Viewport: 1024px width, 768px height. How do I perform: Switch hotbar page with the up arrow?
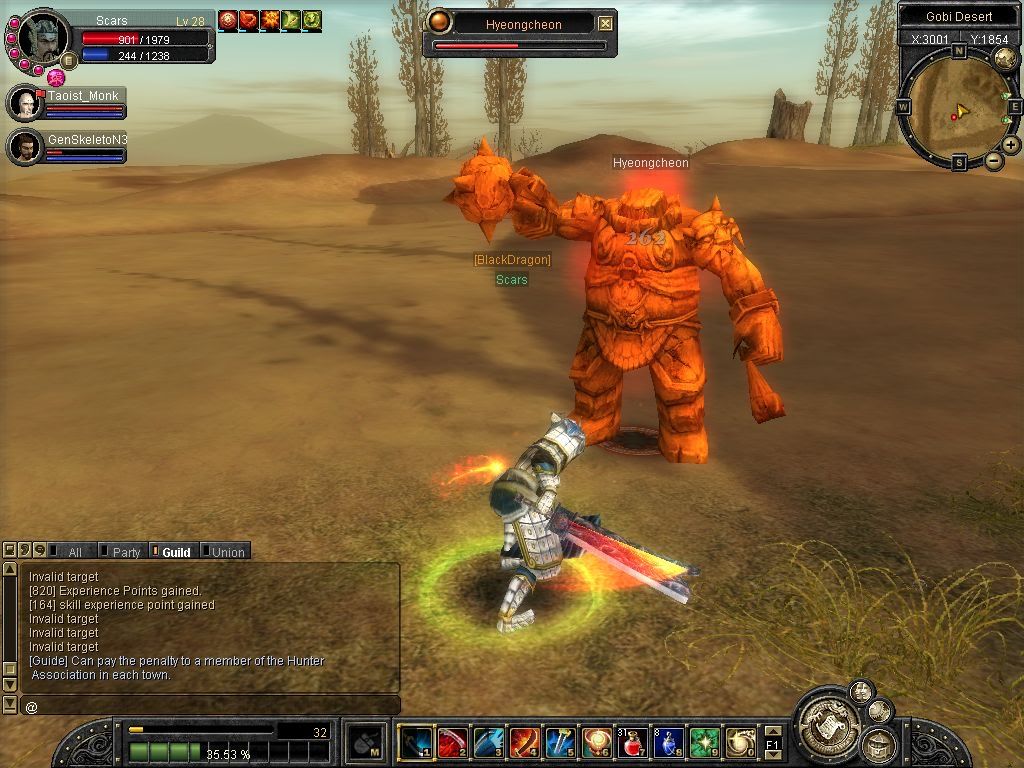(772, 731)
